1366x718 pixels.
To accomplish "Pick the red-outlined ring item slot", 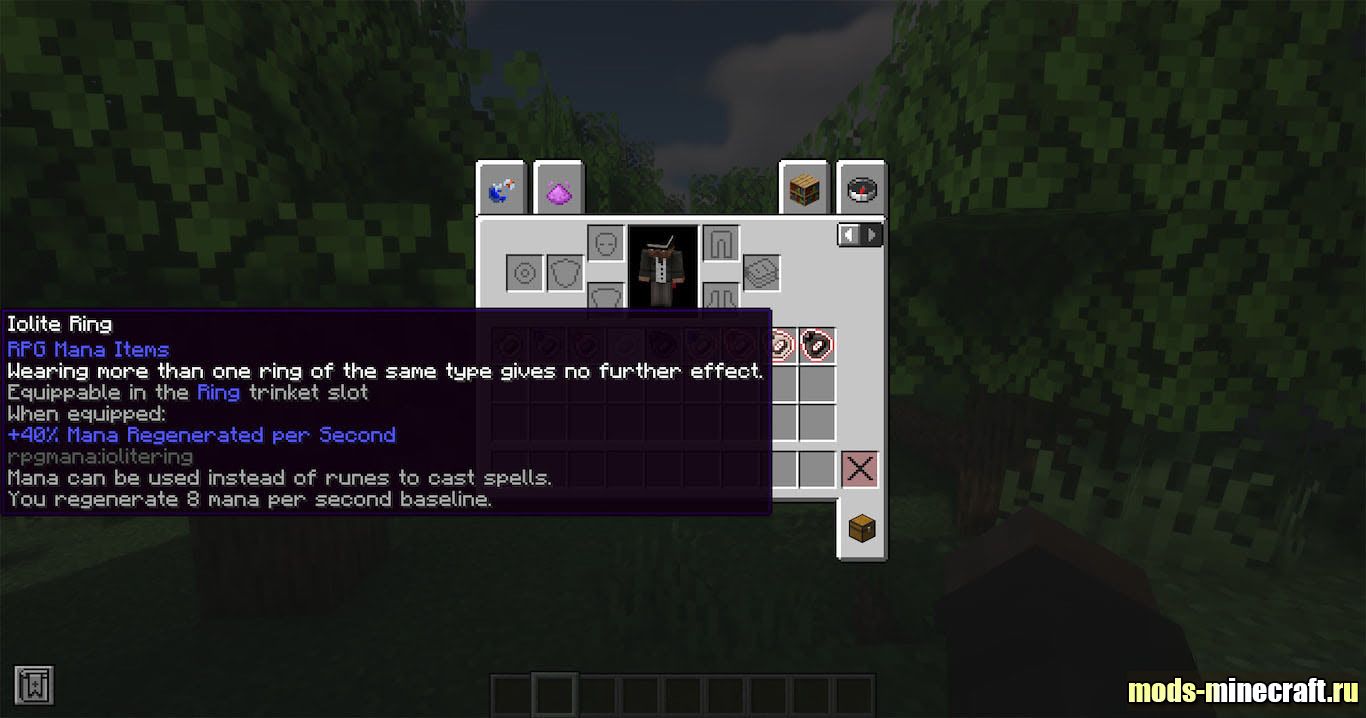I will click(780, 345).
